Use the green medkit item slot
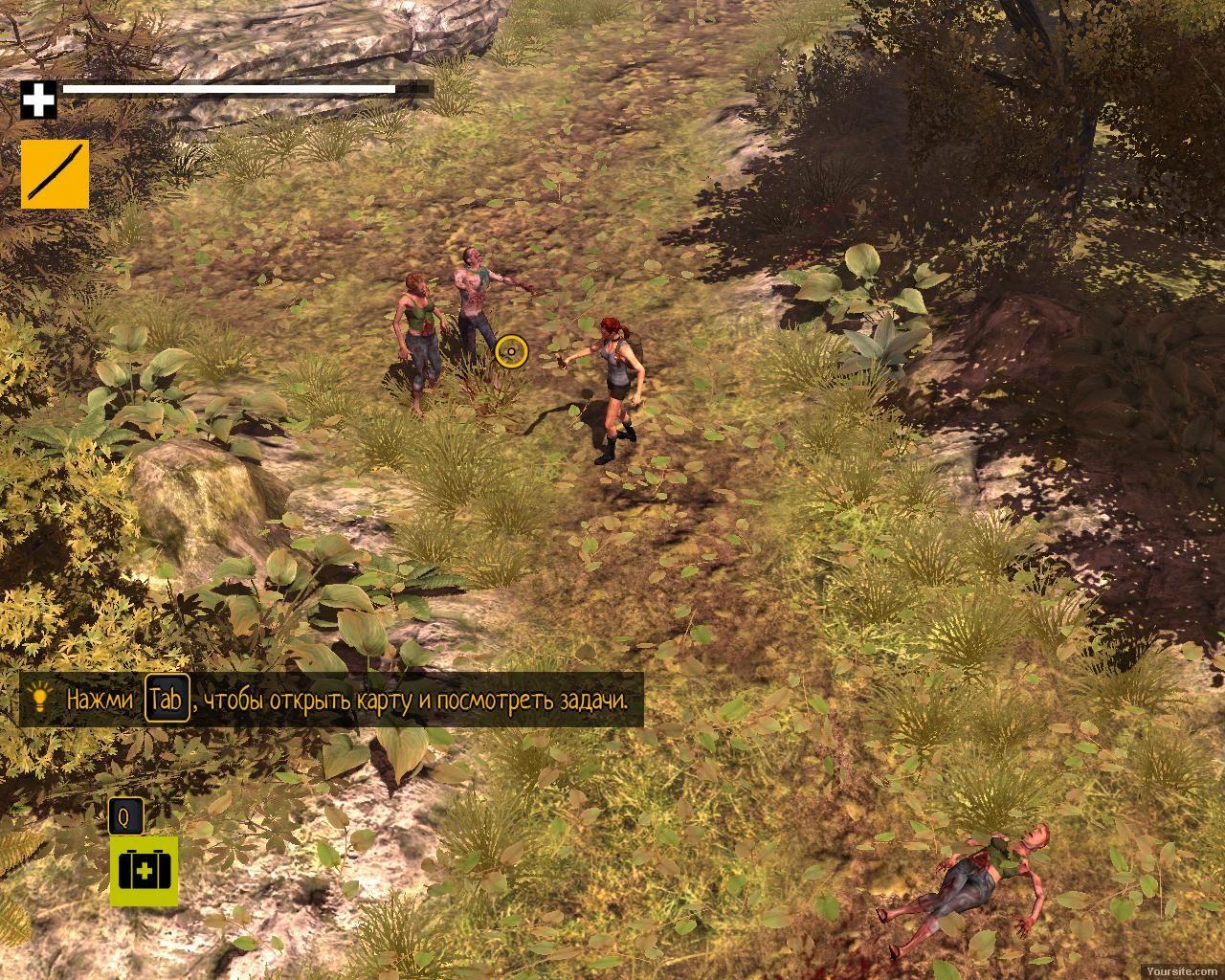This screenshot has height=980, width=1225. 144,871
